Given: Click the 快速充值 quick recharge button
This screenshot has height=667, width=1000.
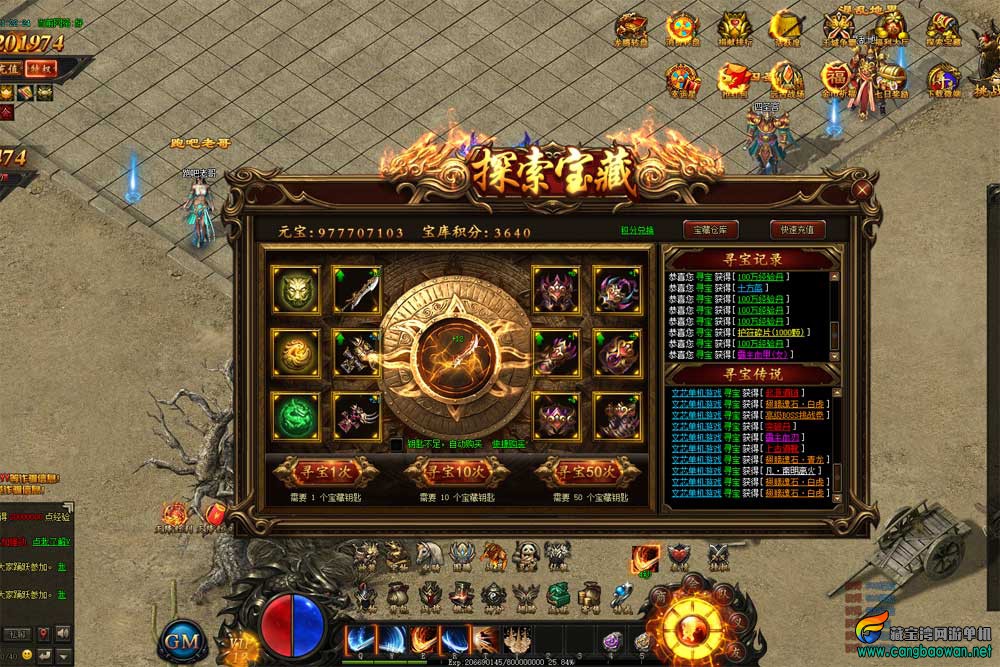Looking at the screenshot, I should tap(797, 229).
